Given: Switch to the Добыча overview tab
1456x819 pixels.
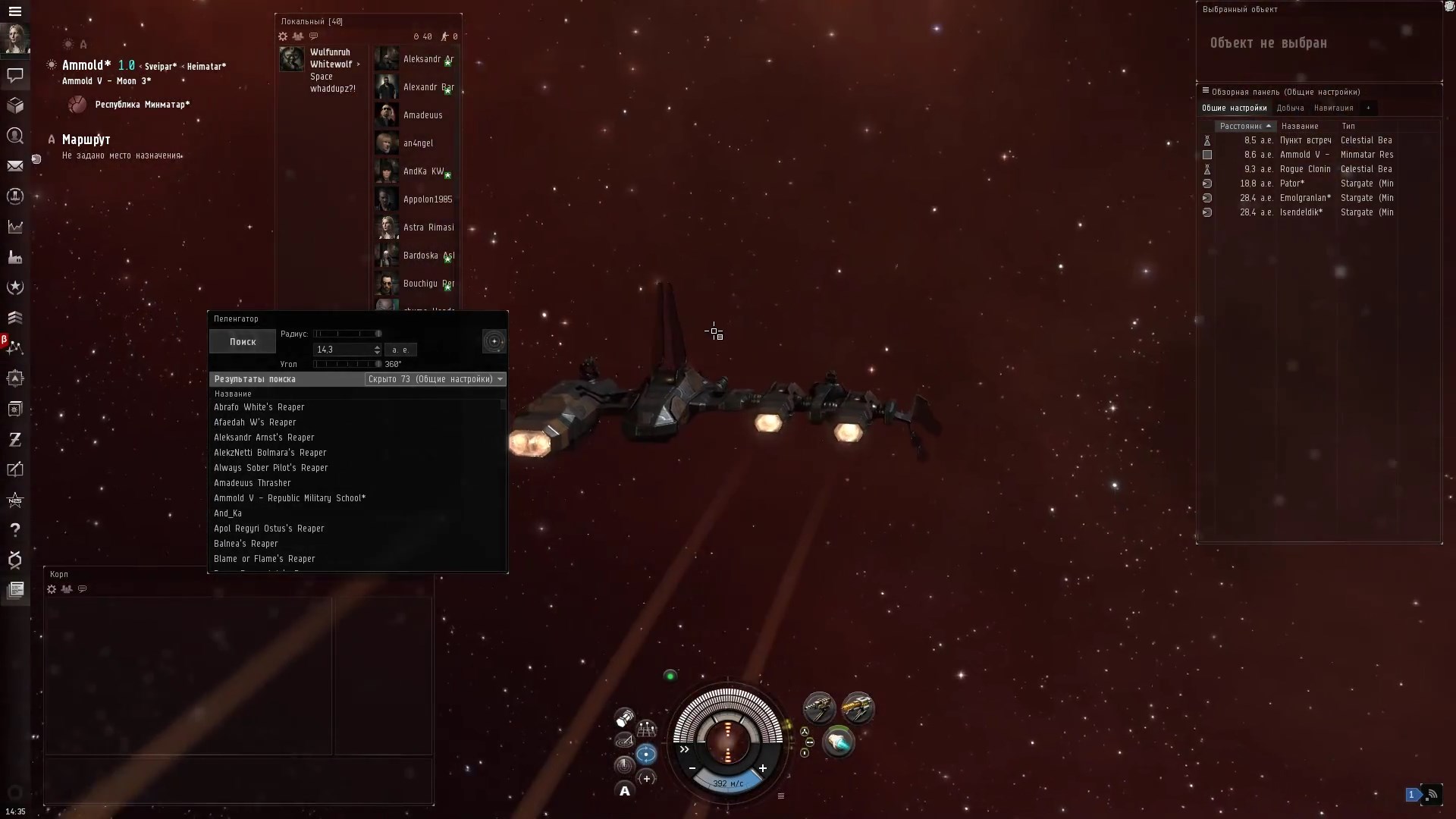Looking at the screenshot, I should [x=1290, y=108].
